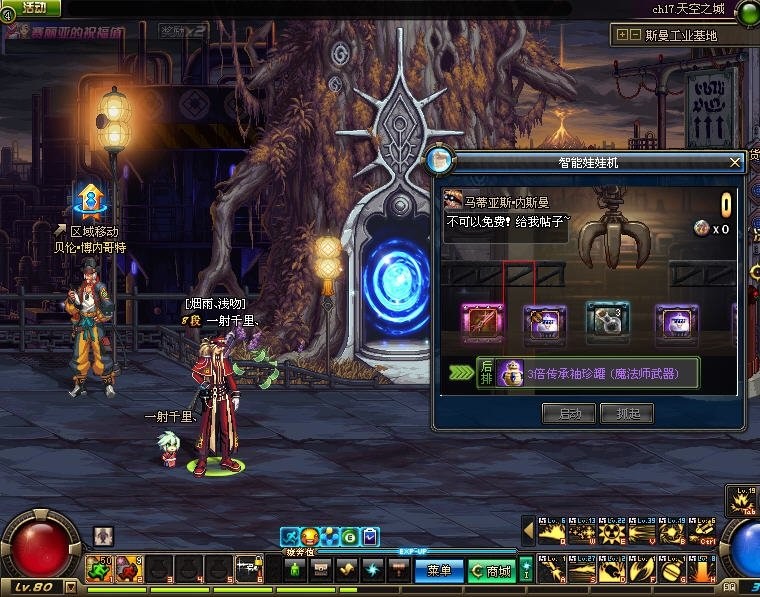The image size is (760, 597).
Task: Click the green potion bottle menu icon
Action: point(295,570)
